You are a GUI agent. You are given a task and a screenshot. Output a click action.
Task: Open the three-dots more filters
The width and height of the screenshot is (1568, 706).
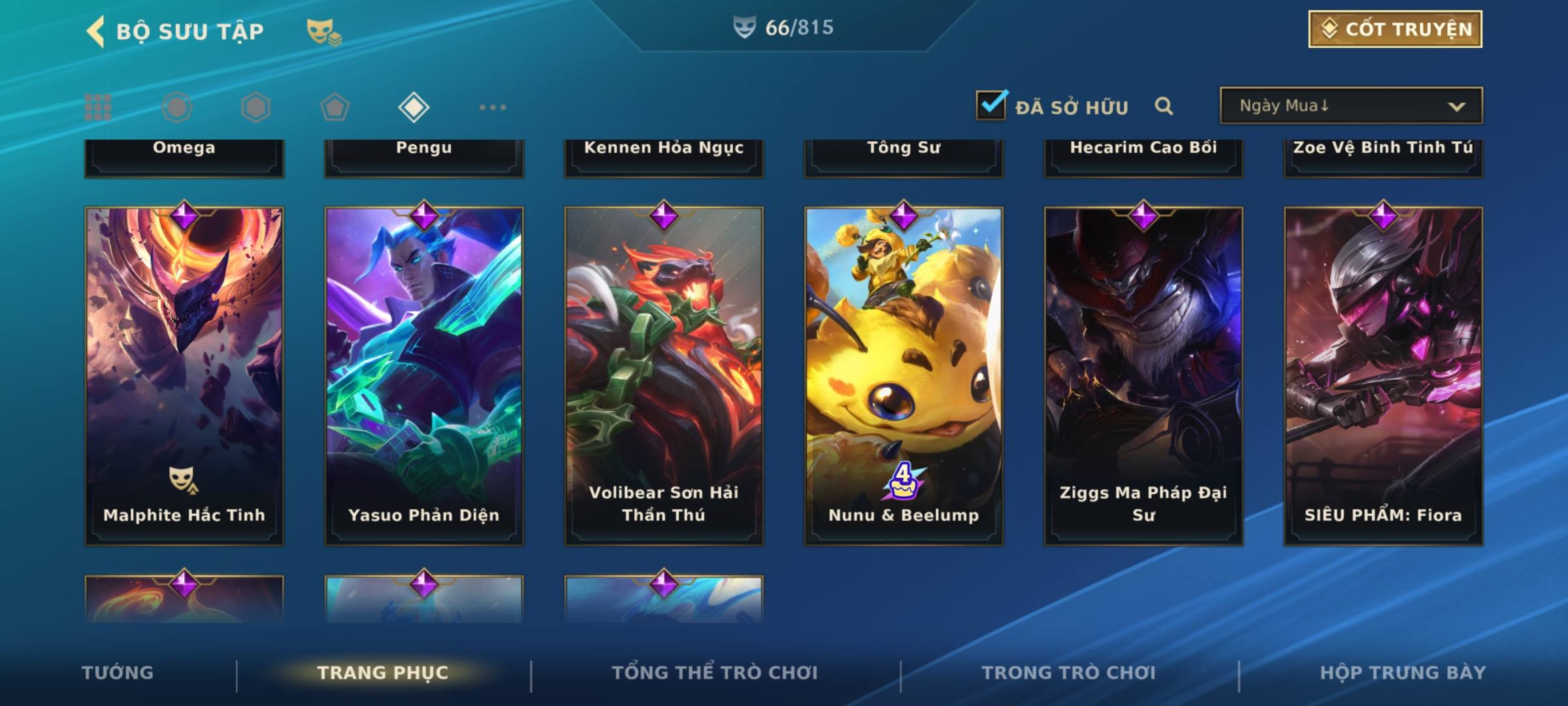click(x=493, y=107)
